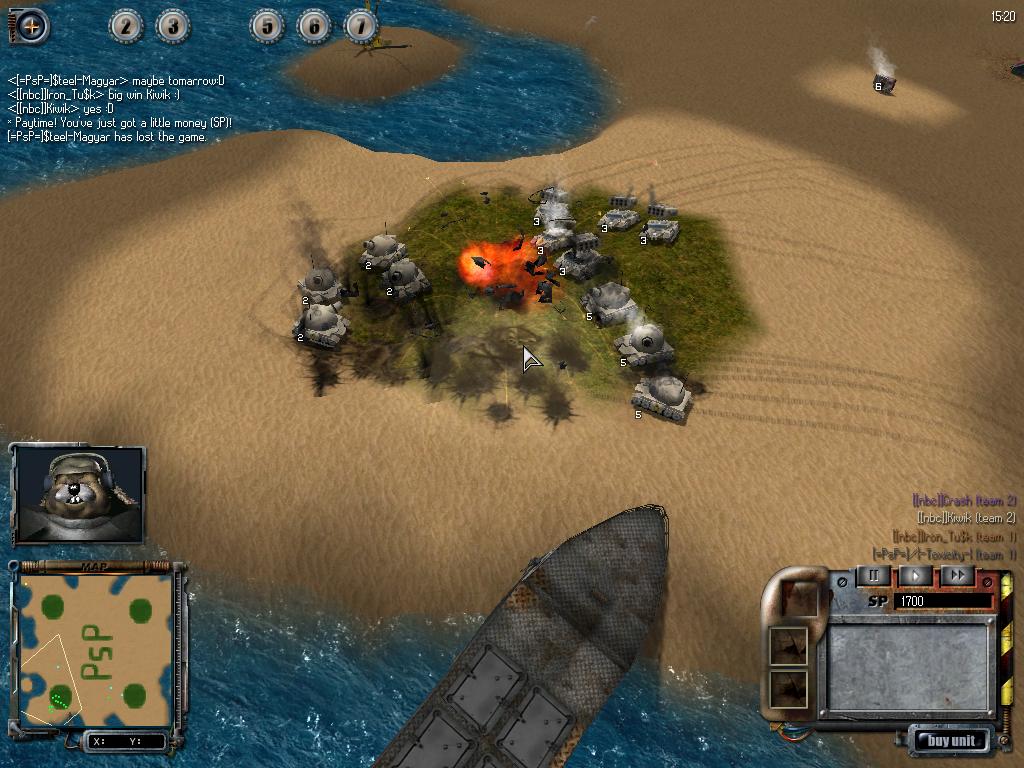The height and width of the screenshot is (768, 1024).
Task: Set game speed to normal play
Action: (915, 575)
